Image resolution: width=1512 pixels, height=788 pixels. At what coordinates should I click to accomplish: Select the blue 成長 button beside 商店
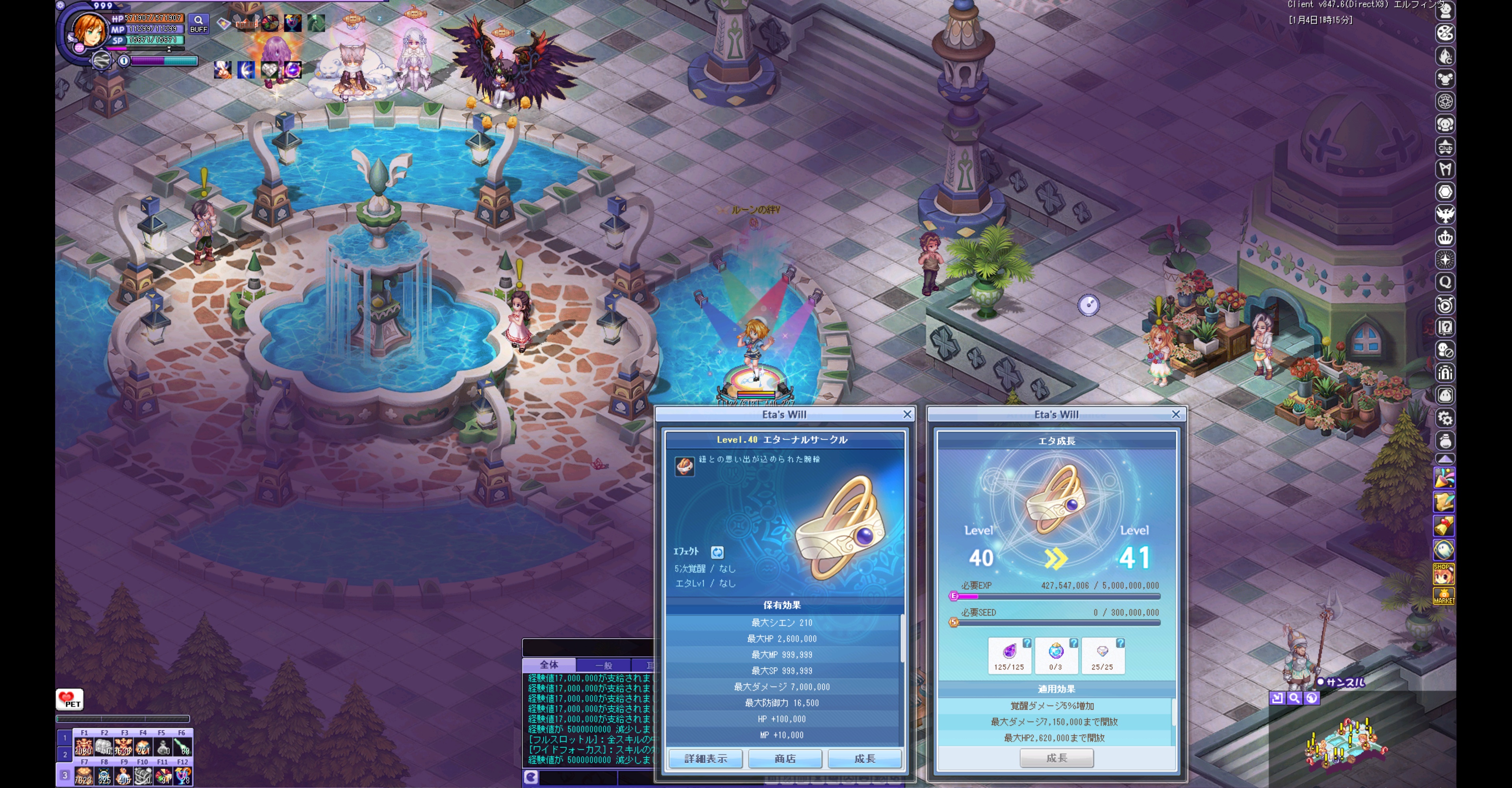pos(865,758)
